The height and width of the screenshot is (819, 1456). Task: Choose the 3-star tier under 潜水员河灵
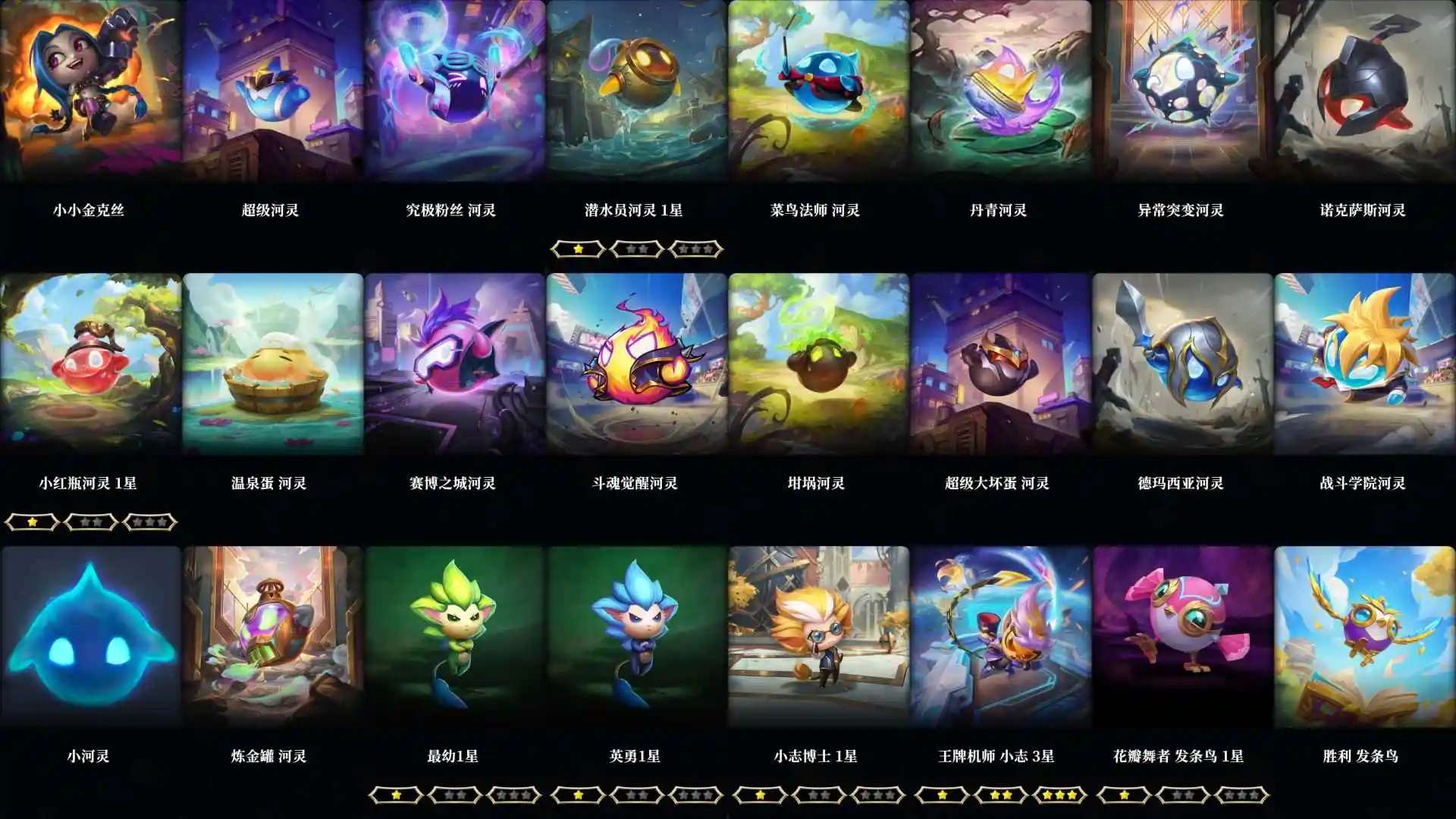click(x=696, y=249)
